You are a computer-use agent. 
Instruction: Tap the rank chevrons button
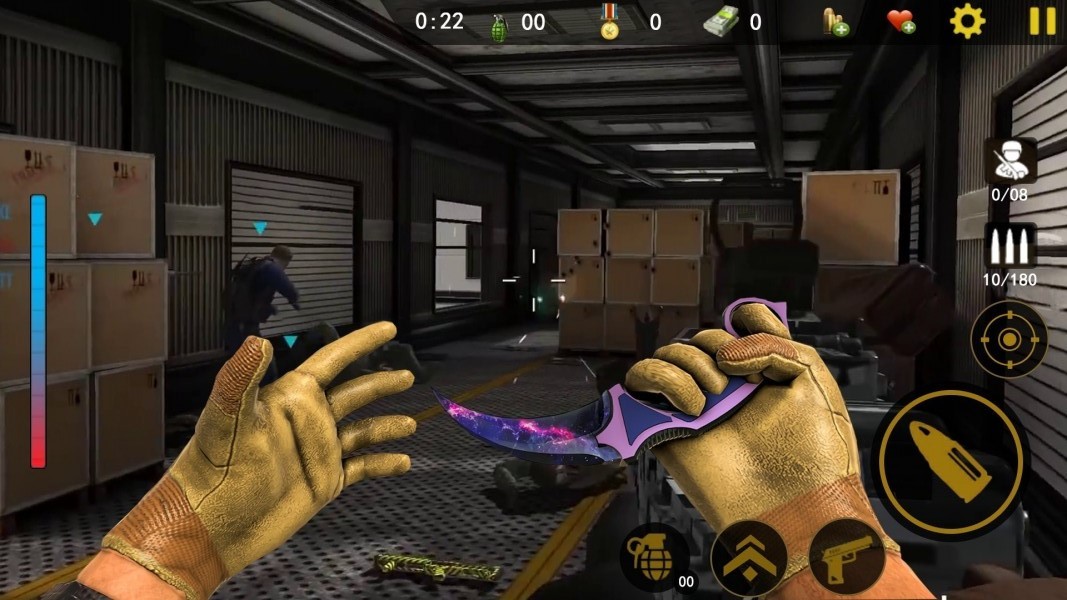point(748,558)
